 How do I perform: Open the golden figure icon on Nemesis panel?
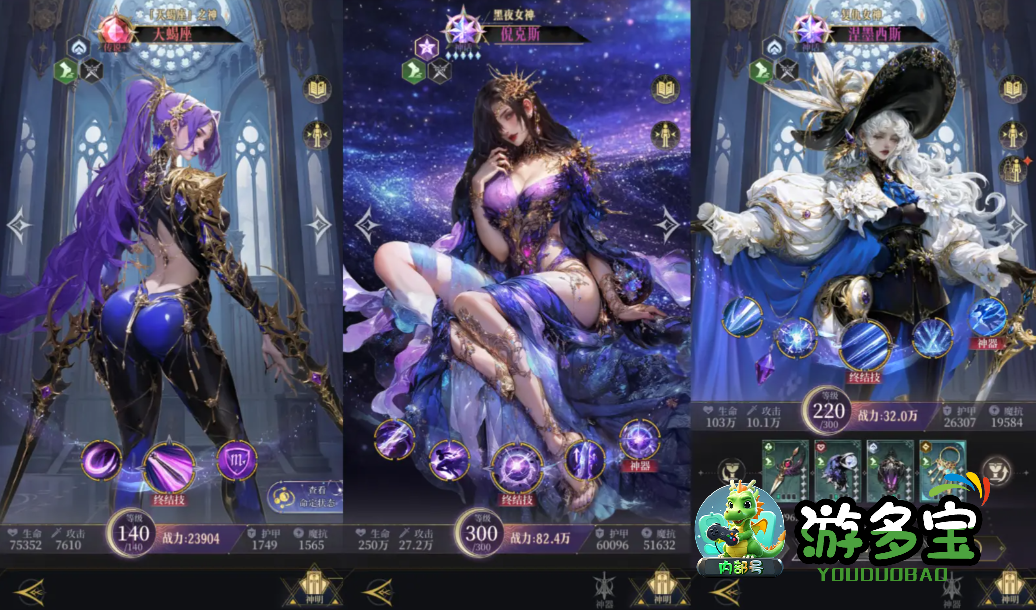point(1015,134)
